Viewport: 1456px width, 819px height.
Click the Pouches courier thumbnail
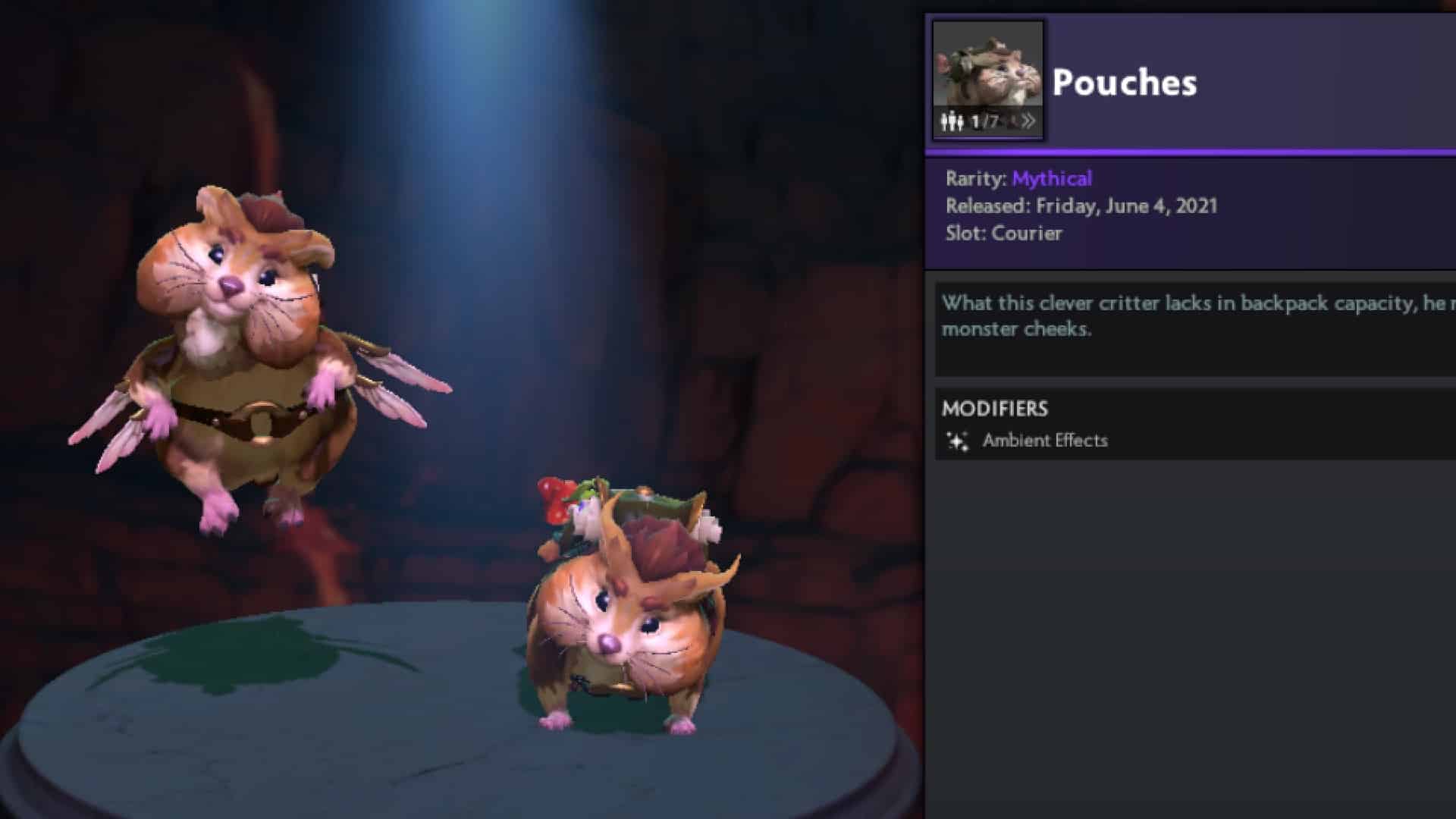[x=987, y=68]
